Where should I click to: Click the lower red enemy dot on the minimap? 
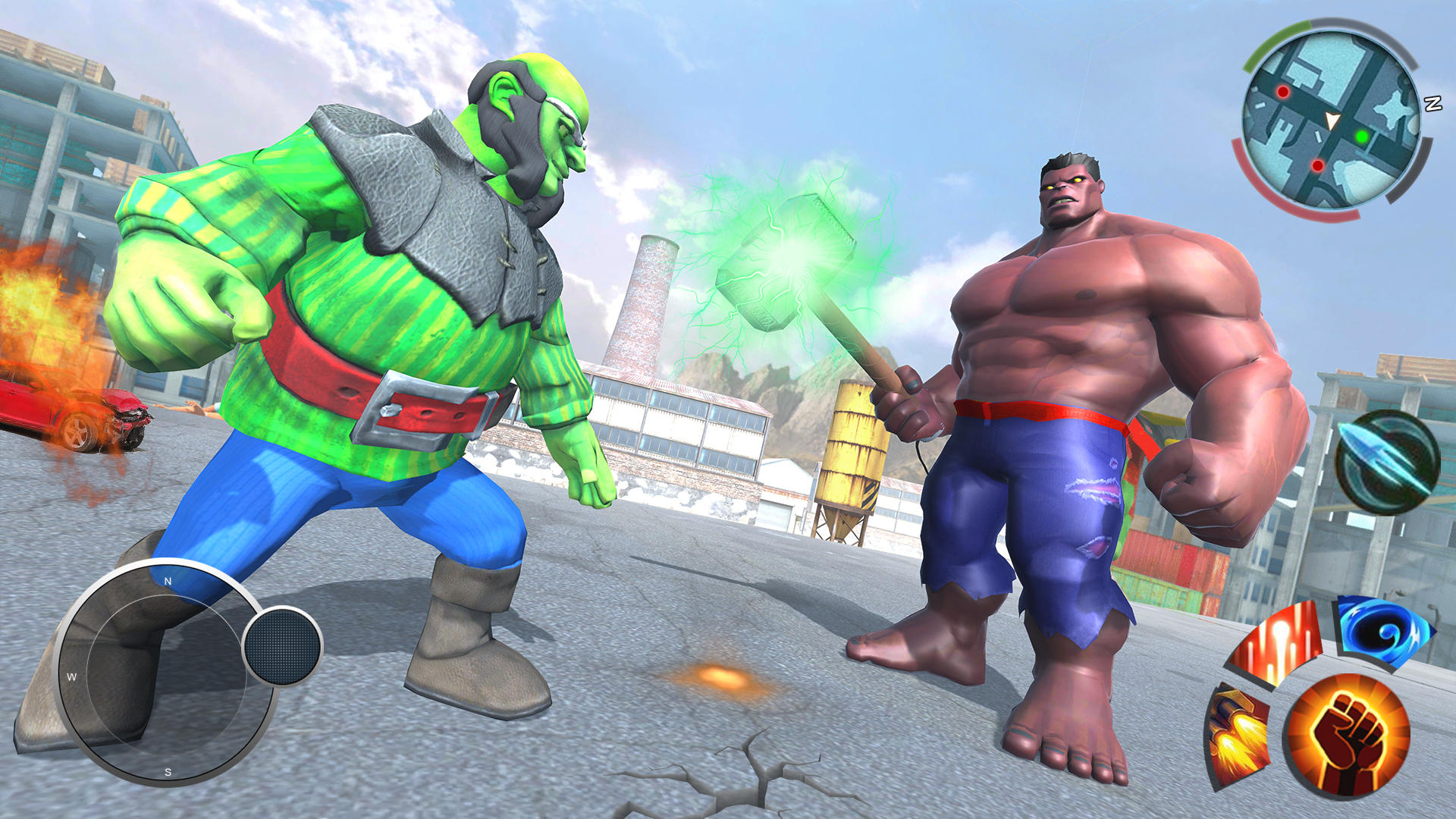pos(1318,166)
